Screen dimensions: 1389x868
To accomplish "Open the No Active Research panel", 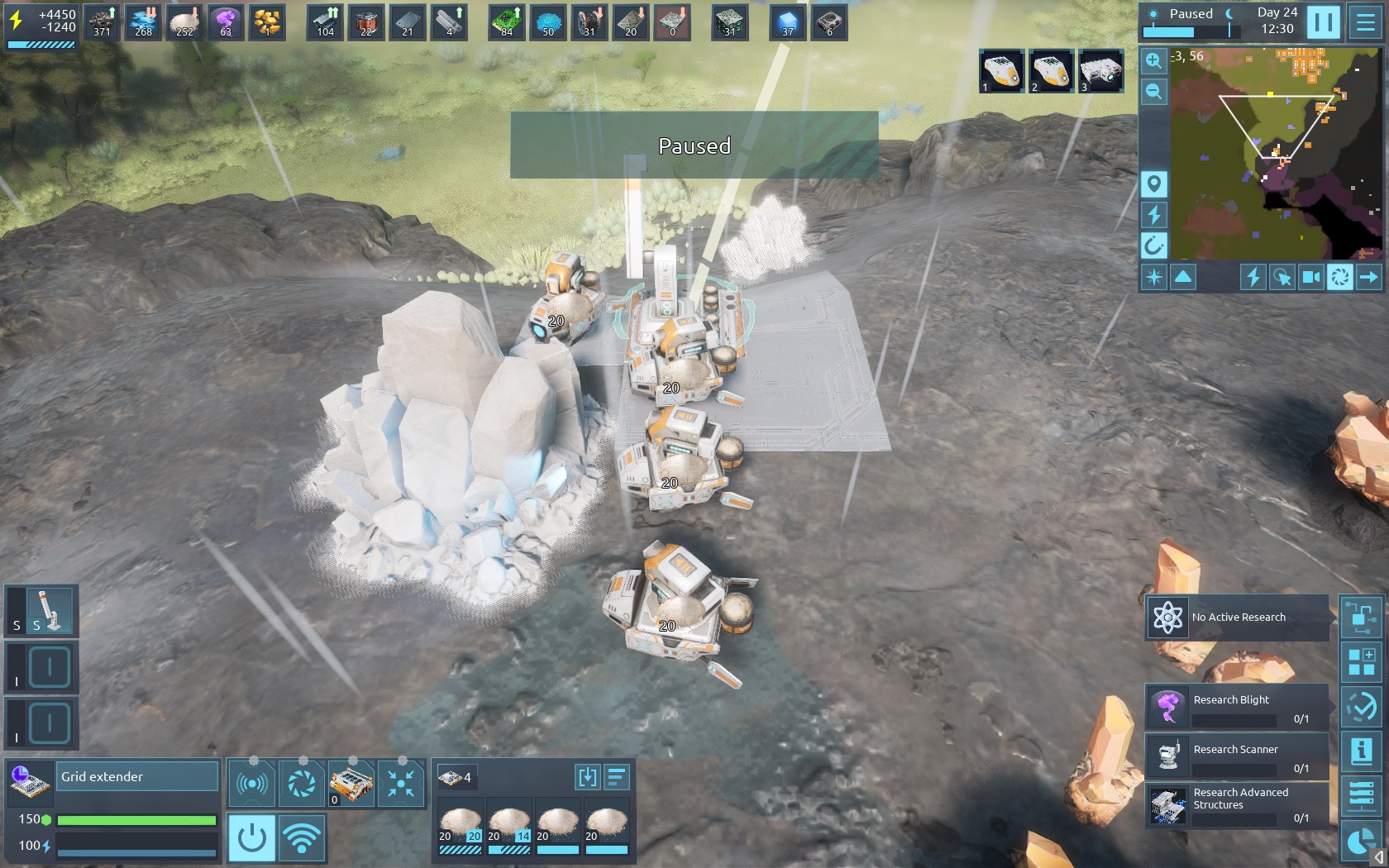I will coord(1237,618).
